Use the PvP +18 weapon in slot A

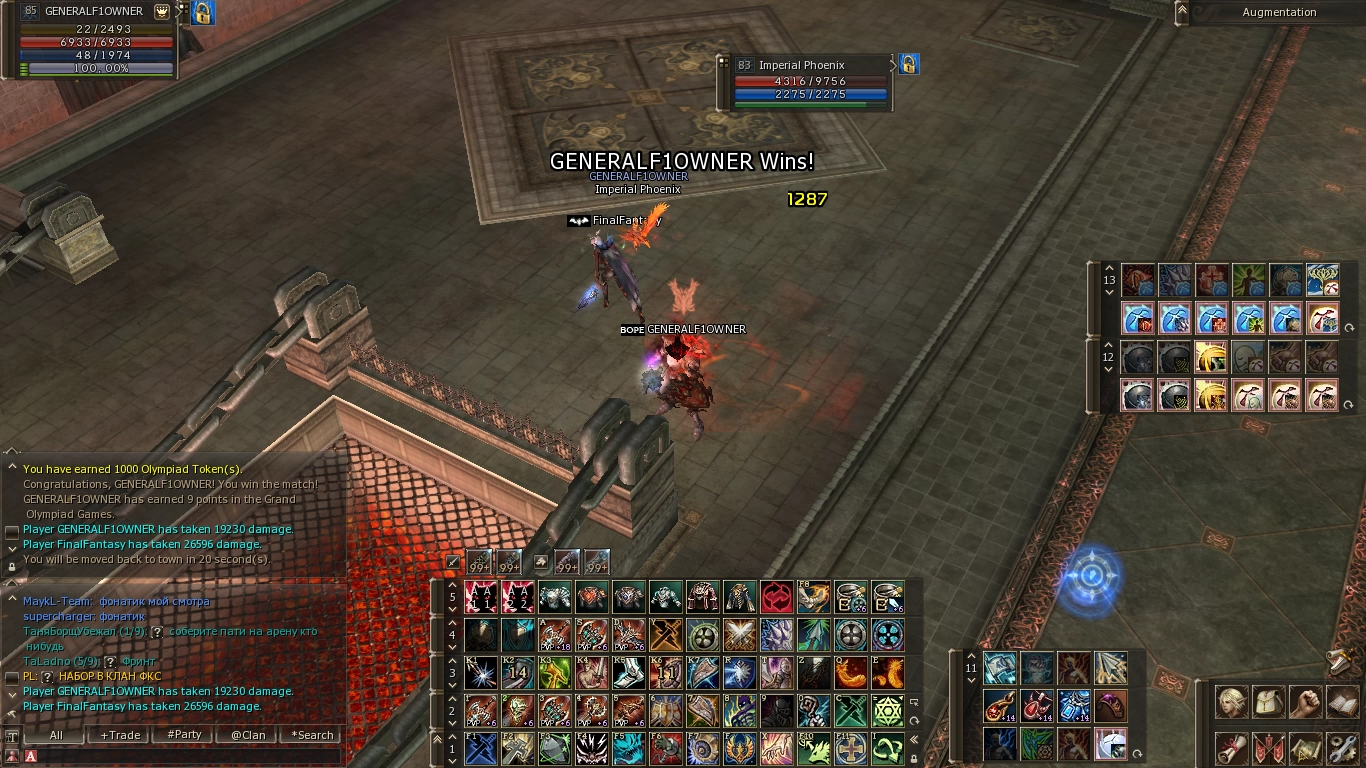click(x=553, y=636)
